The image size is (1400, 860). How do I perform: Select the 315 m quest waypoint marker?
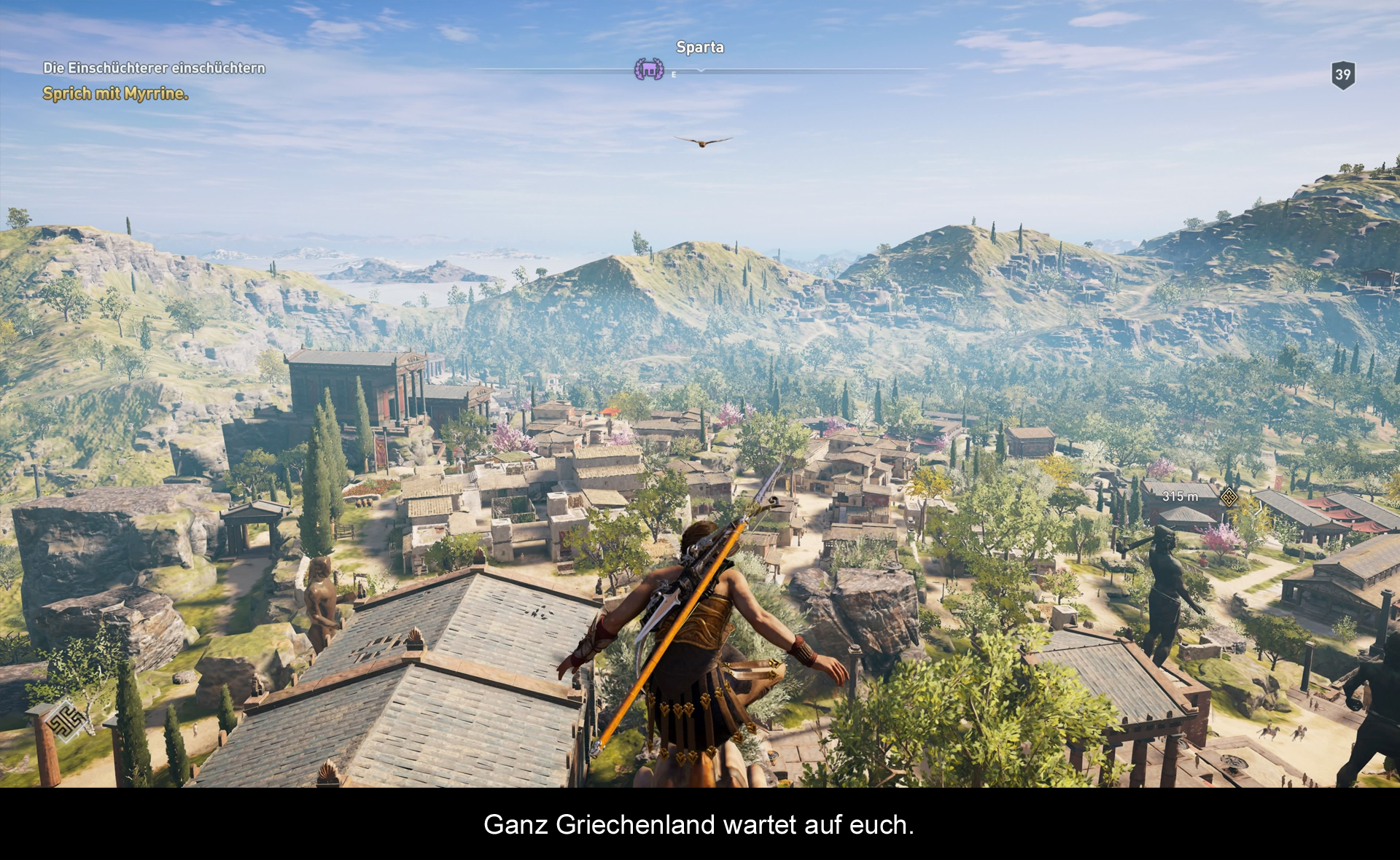[1229, 497]
